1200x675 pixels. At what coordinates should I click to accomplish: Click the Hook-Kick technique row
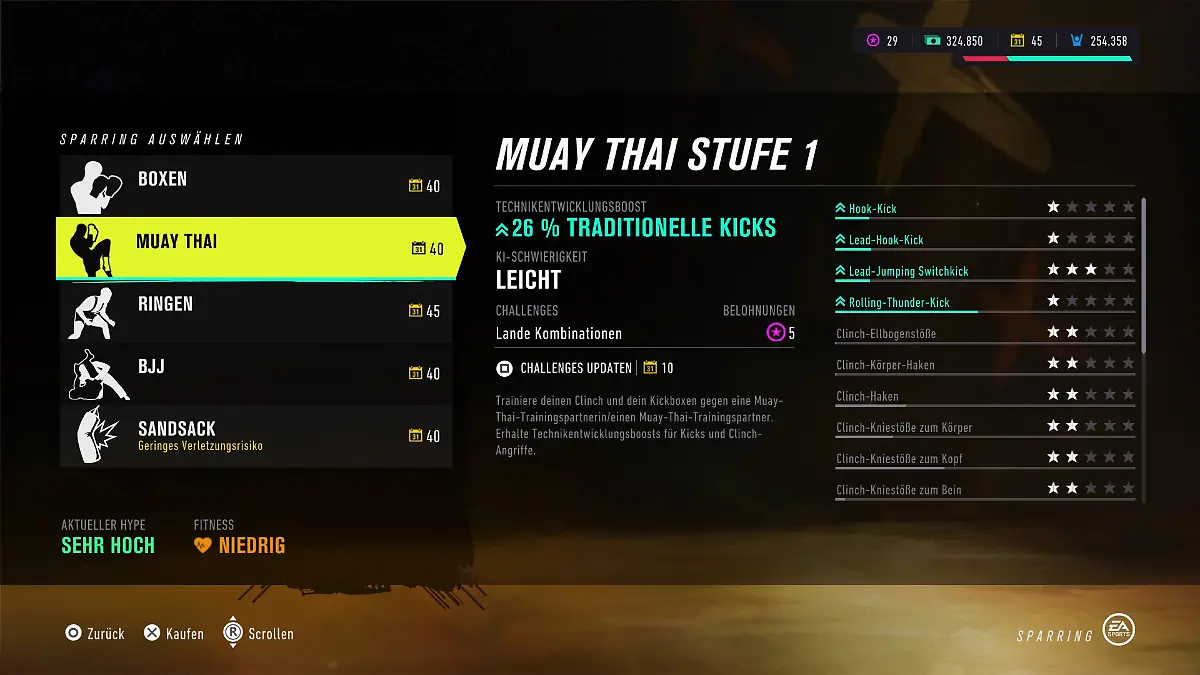984,208
